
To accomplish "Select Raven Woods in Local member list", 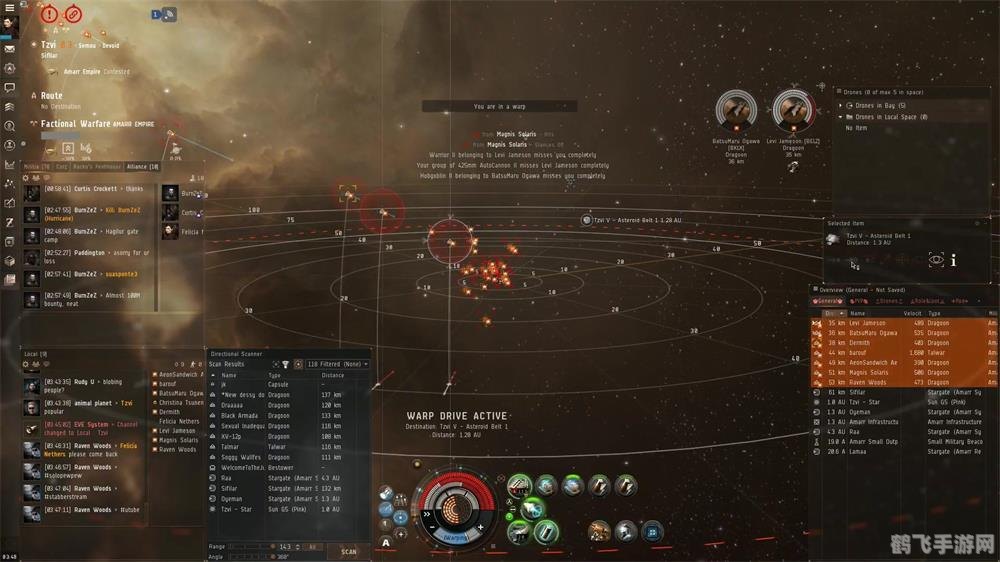I will click(178, 449).
